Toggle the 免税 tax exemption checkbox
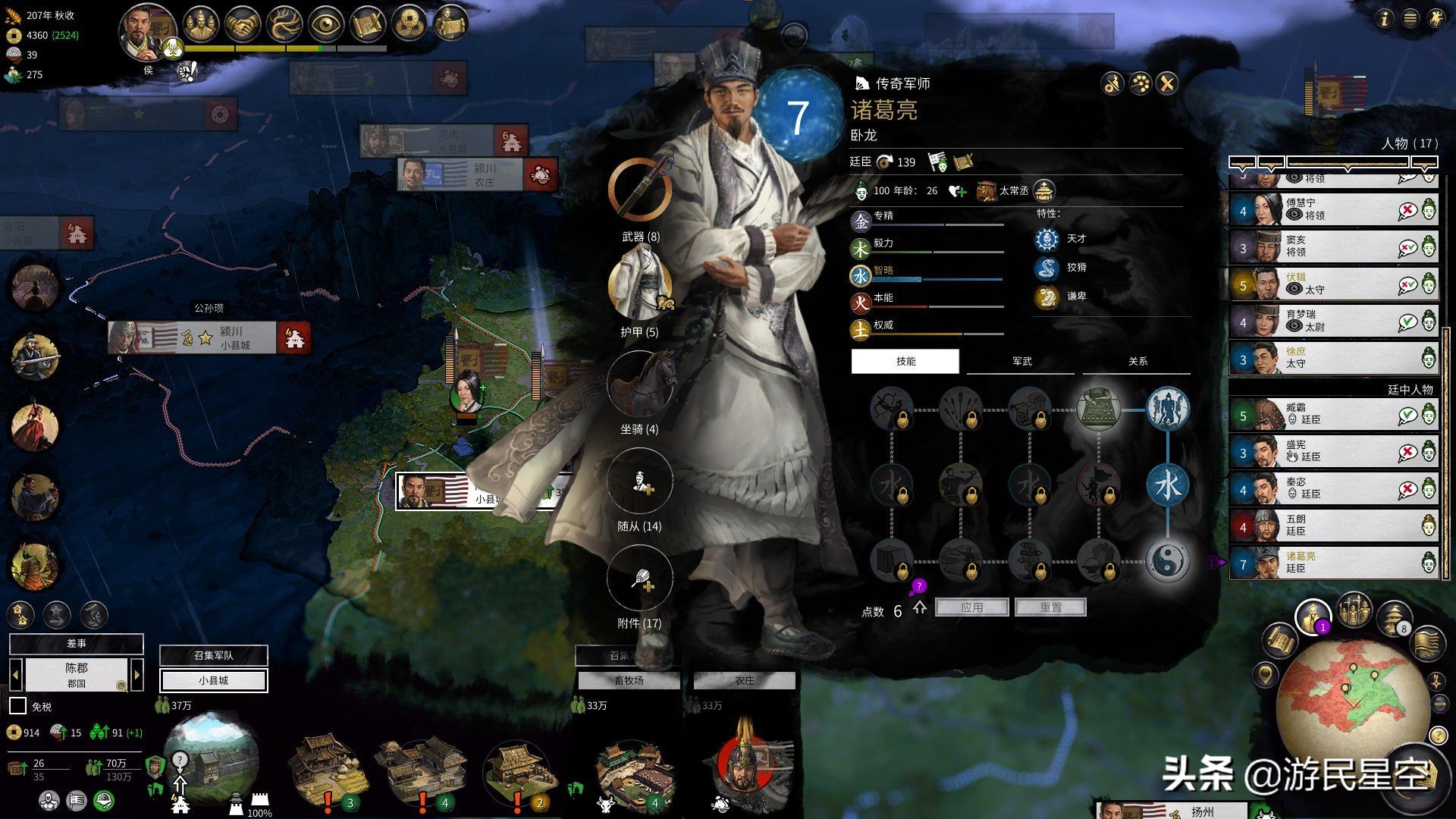Image resolution: width=1456 pixels, height=819 pixels. (x=17, y=706)
